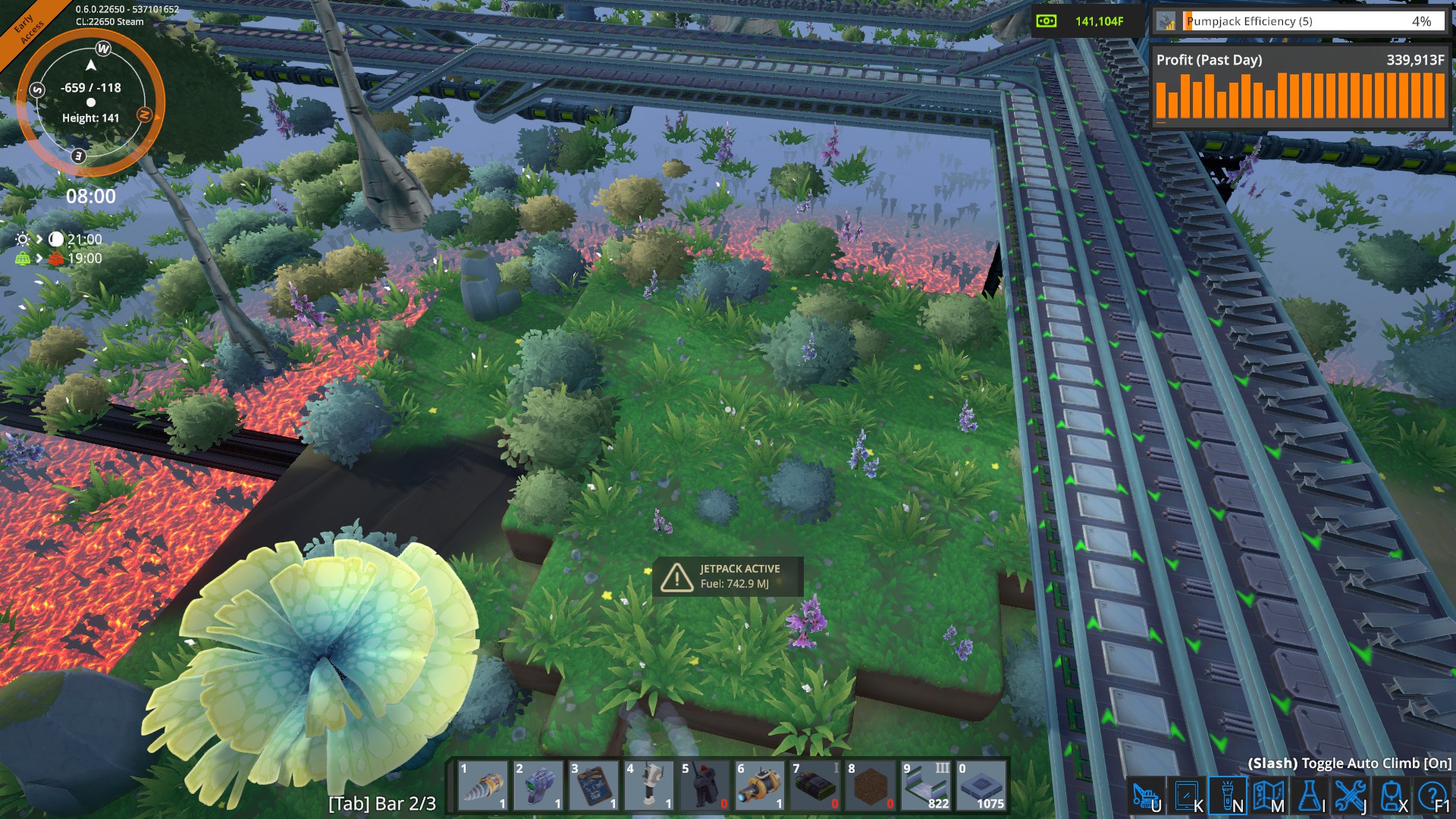This screenshot has width=1456, height=819.
Task: Equip the orange cannon tool in slot 6
Action: (x=760, y=786)
